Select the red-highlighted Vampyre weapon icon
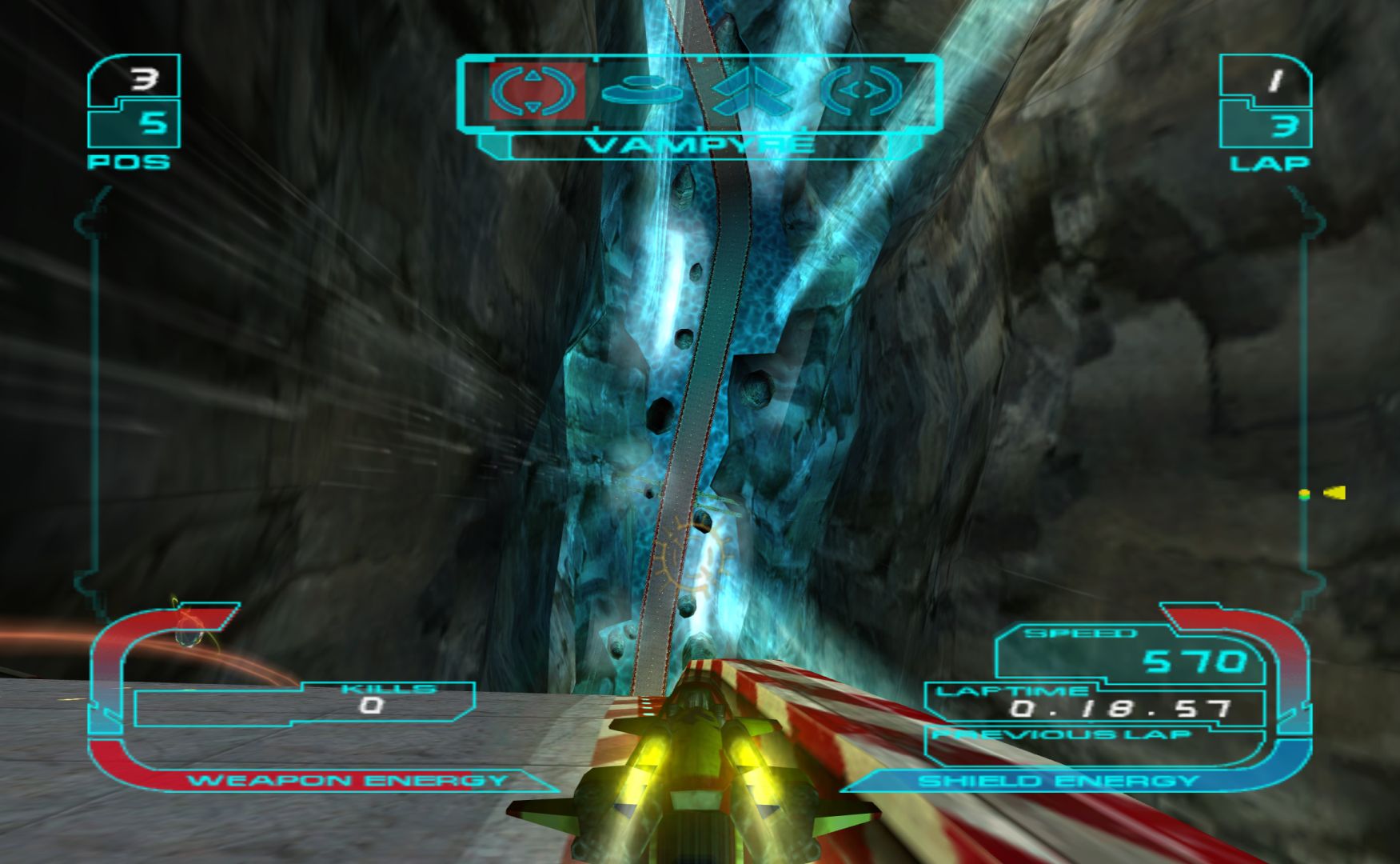The height and width of the screenshot is (864, 1400). [534, 90]
